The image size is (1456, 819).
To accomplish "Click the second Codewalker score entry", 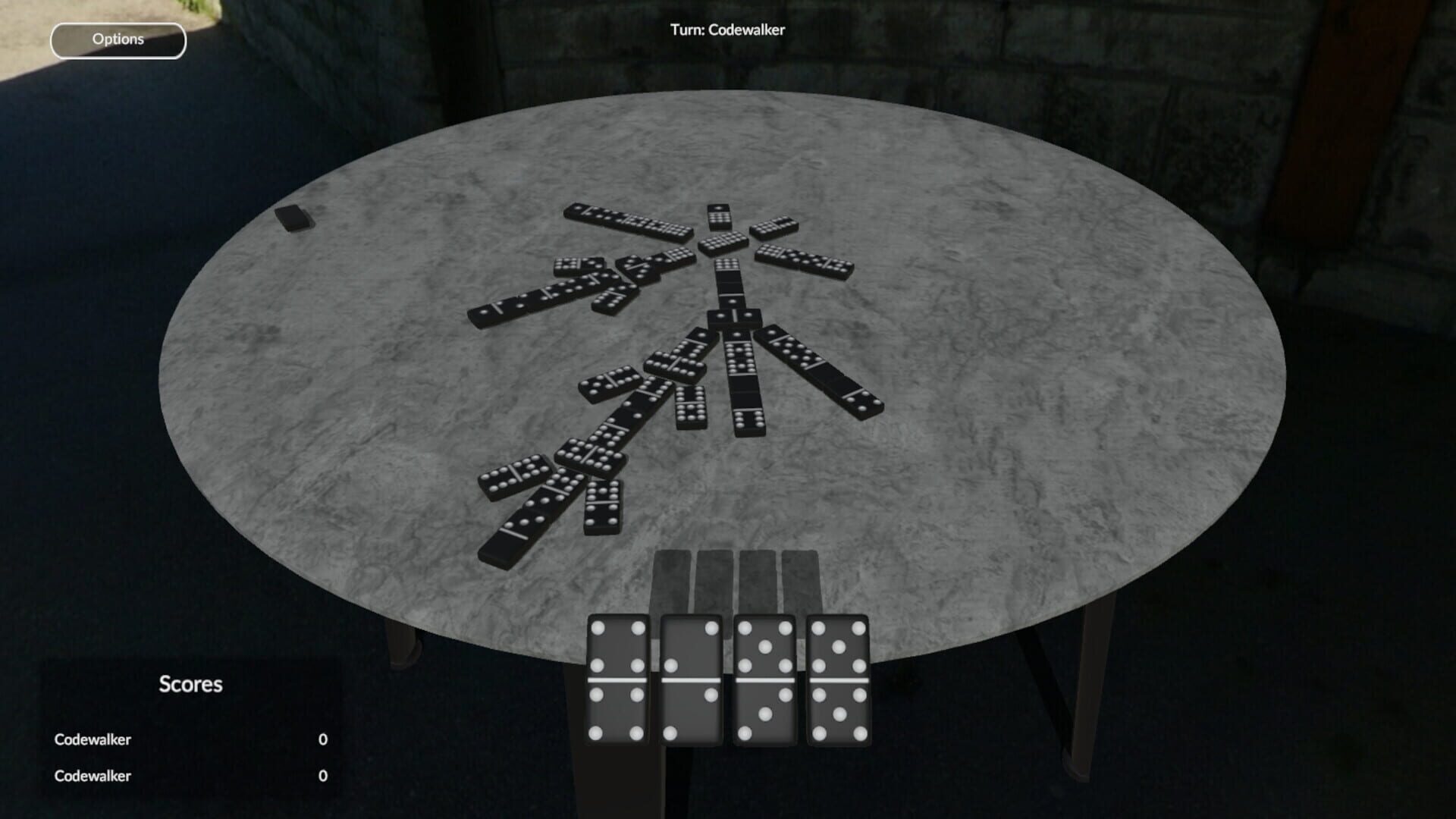I will click(x=93, y=775).
